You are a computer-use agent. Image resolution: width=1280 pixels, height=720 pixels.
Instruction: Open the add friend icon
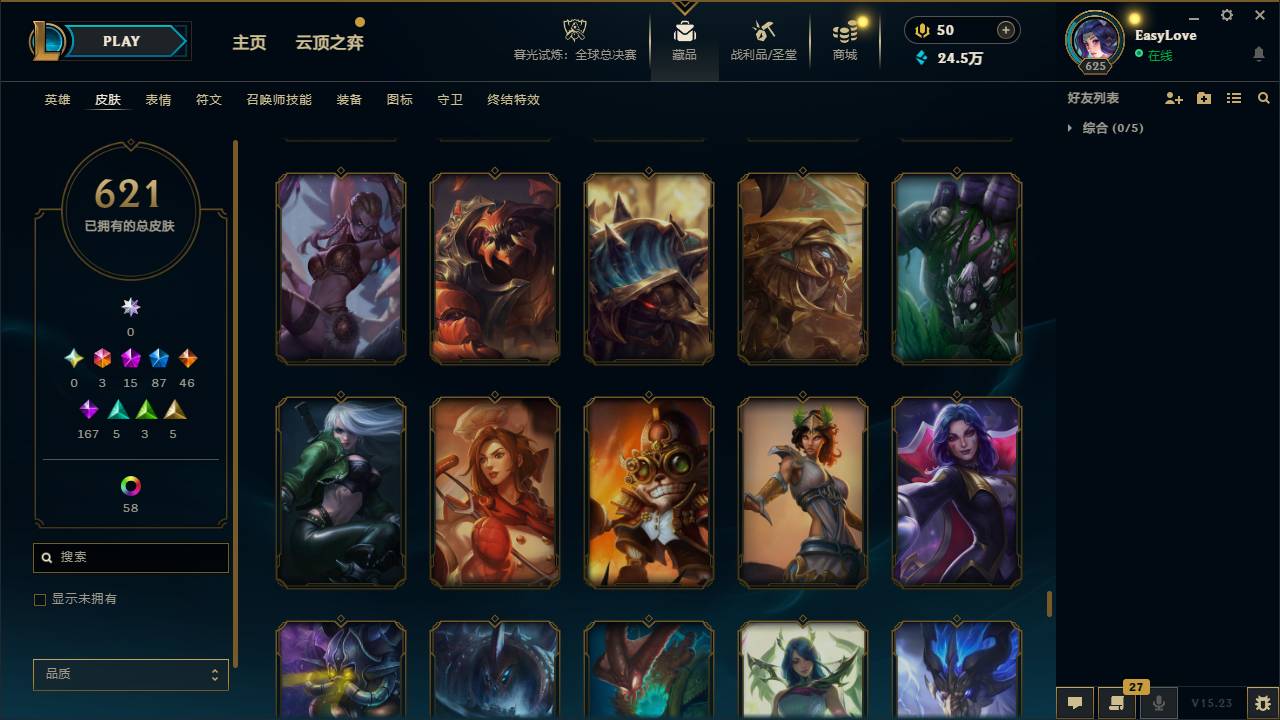[1173, 98]
